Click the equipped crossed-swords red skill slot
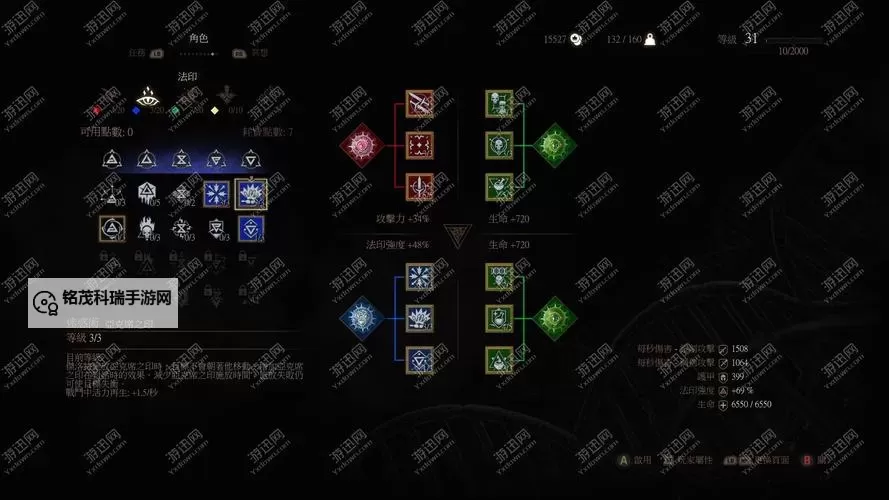The height and width of the screenshot is (500, 889). (x=419, y=103)
